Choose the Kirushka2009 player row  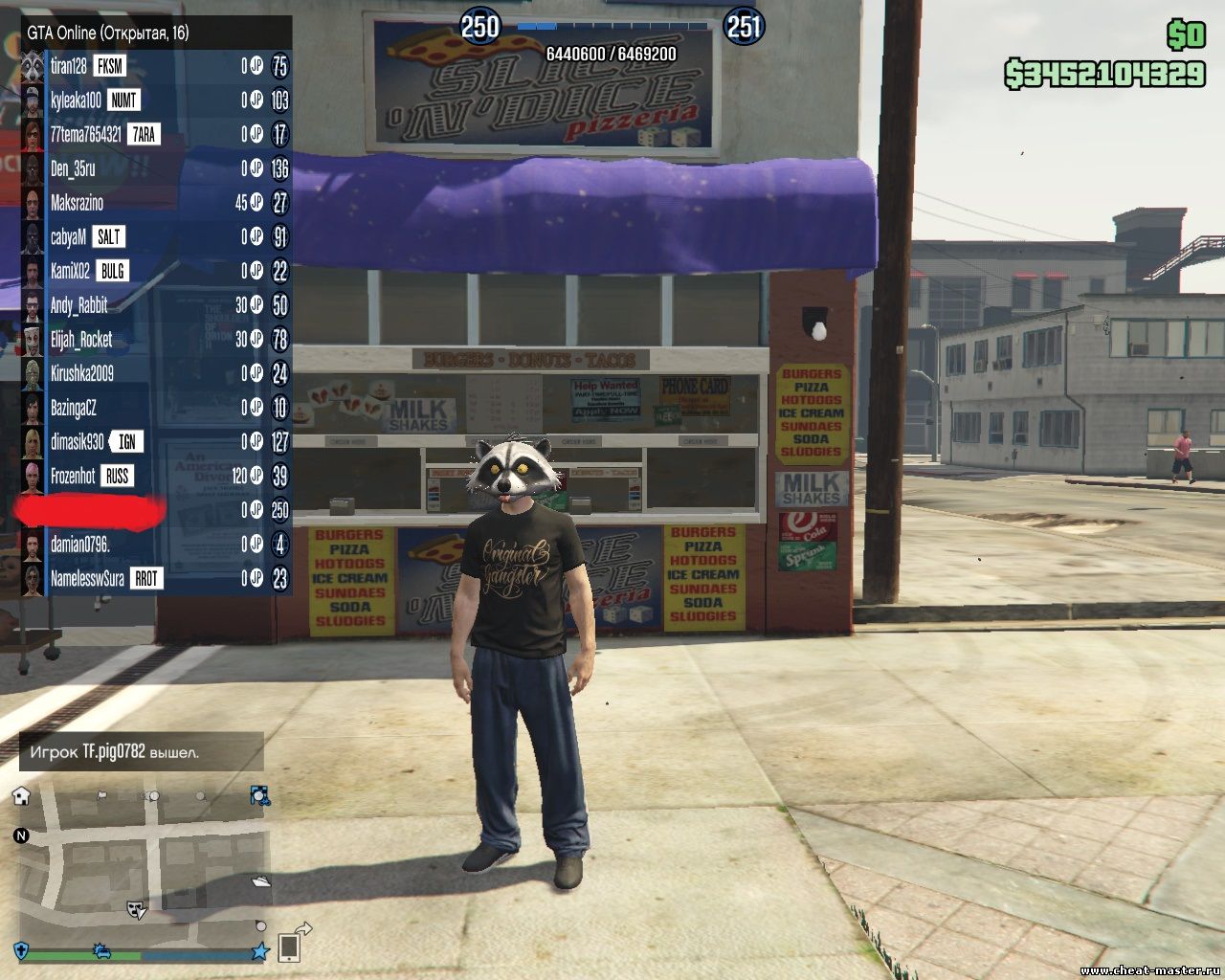(x=81, y=374)
